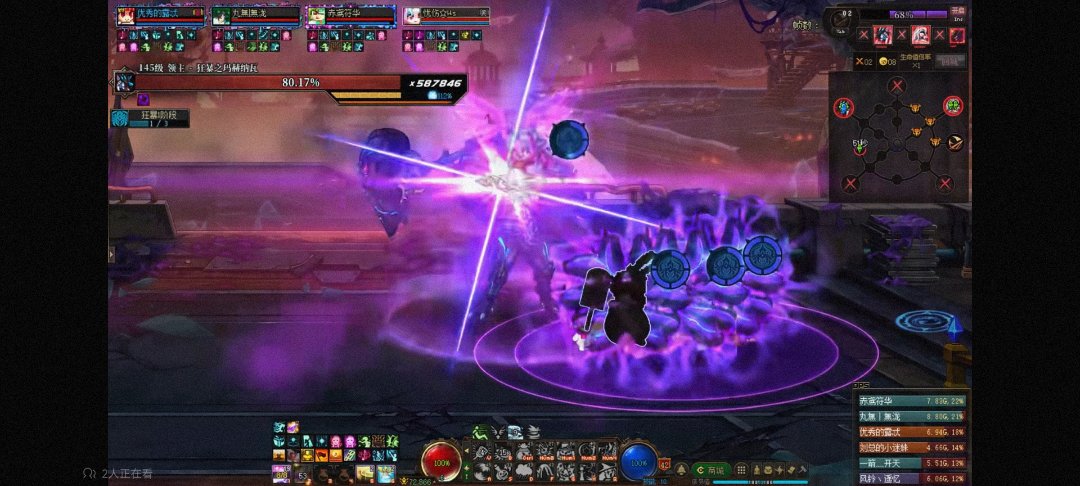Click the white-haired character portrait in the top-right panel

(x=920, y=35)
